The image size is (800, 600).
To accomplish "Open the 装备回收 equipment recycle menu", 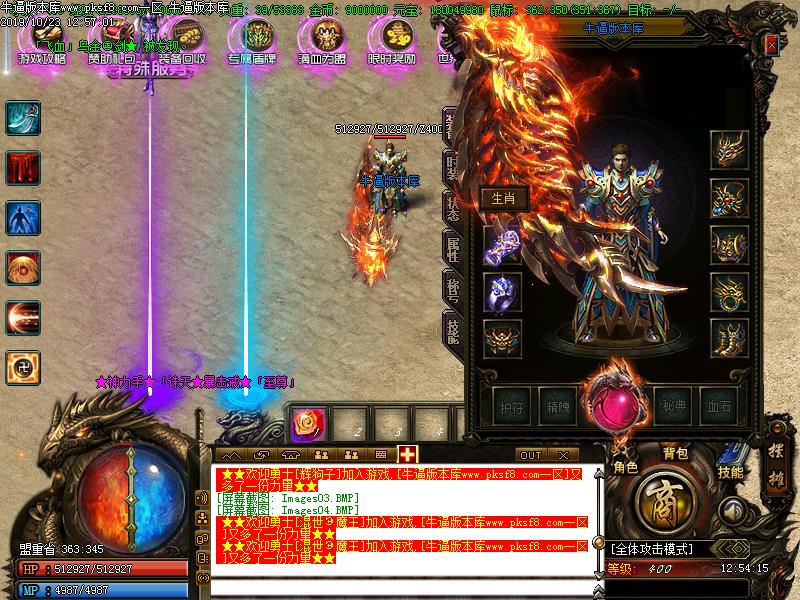I will pos(182,40).
